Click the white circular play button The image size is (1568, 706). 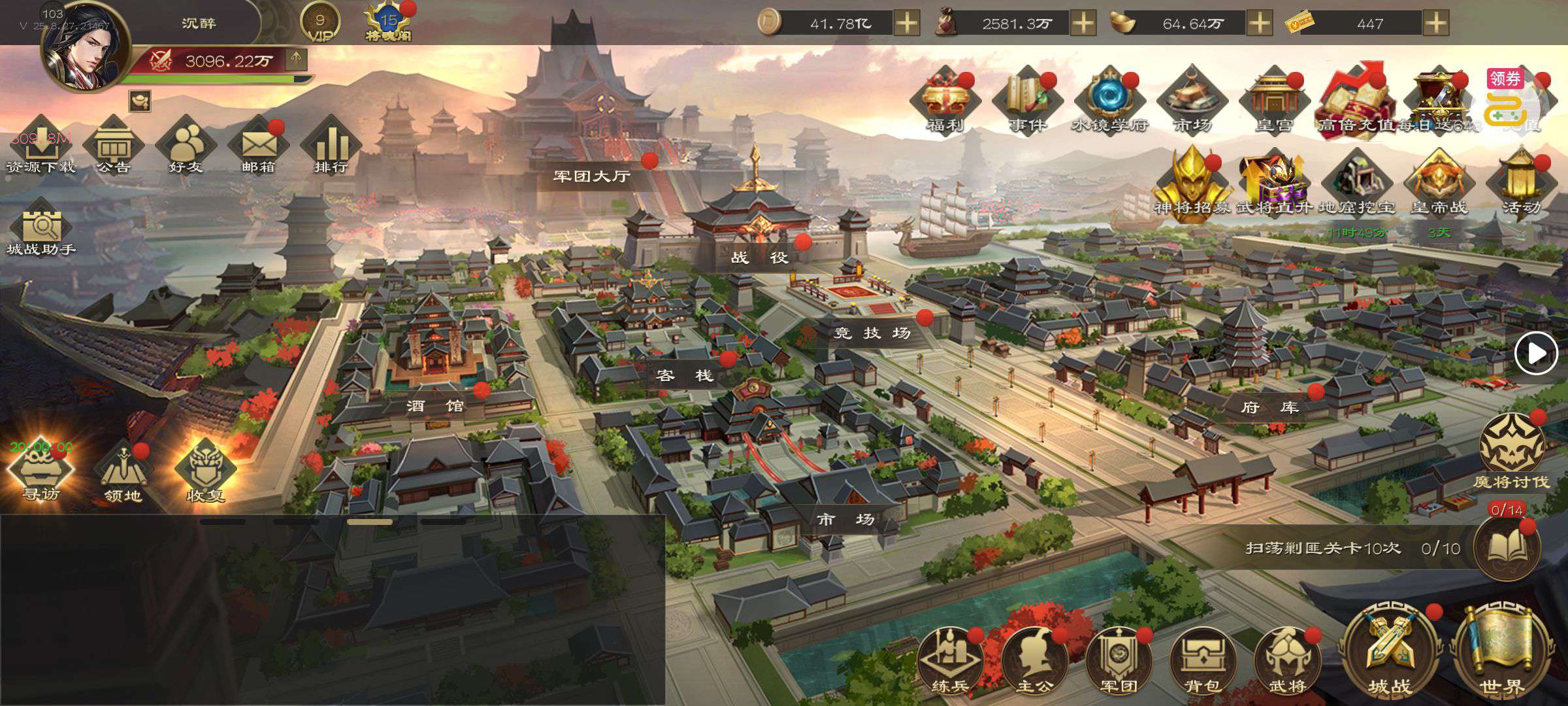click(x=1535, y=353)
